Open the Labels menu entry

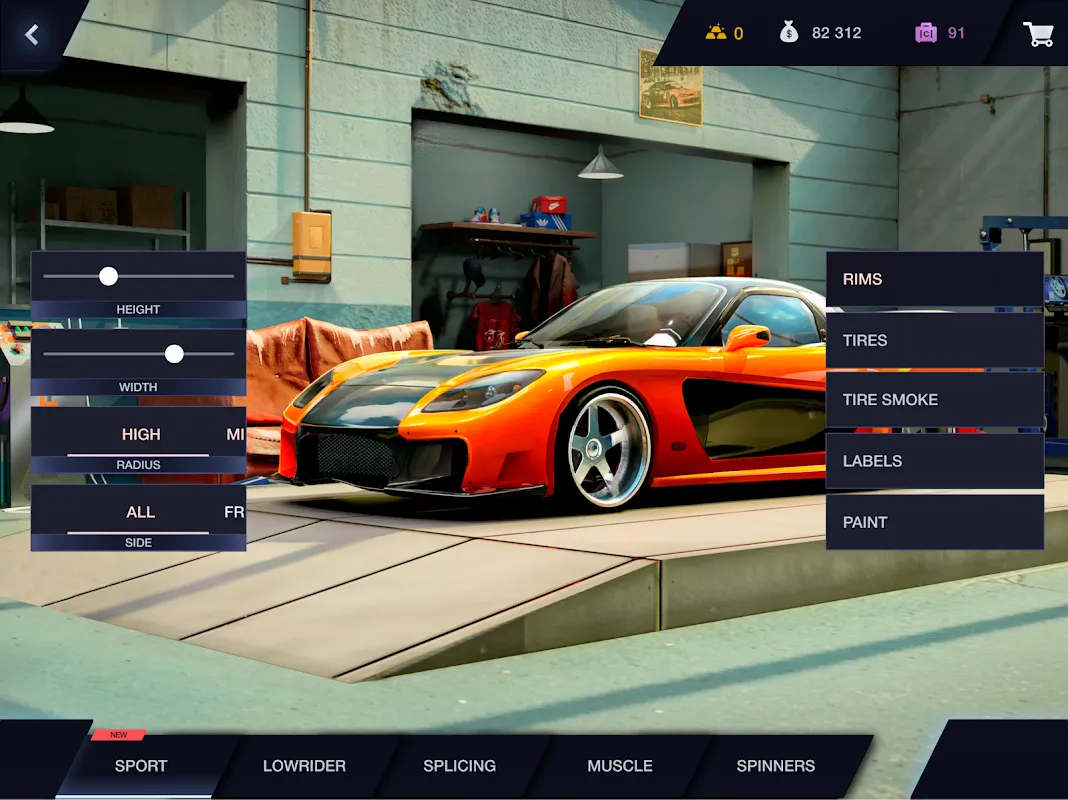(x=934, y=461)
